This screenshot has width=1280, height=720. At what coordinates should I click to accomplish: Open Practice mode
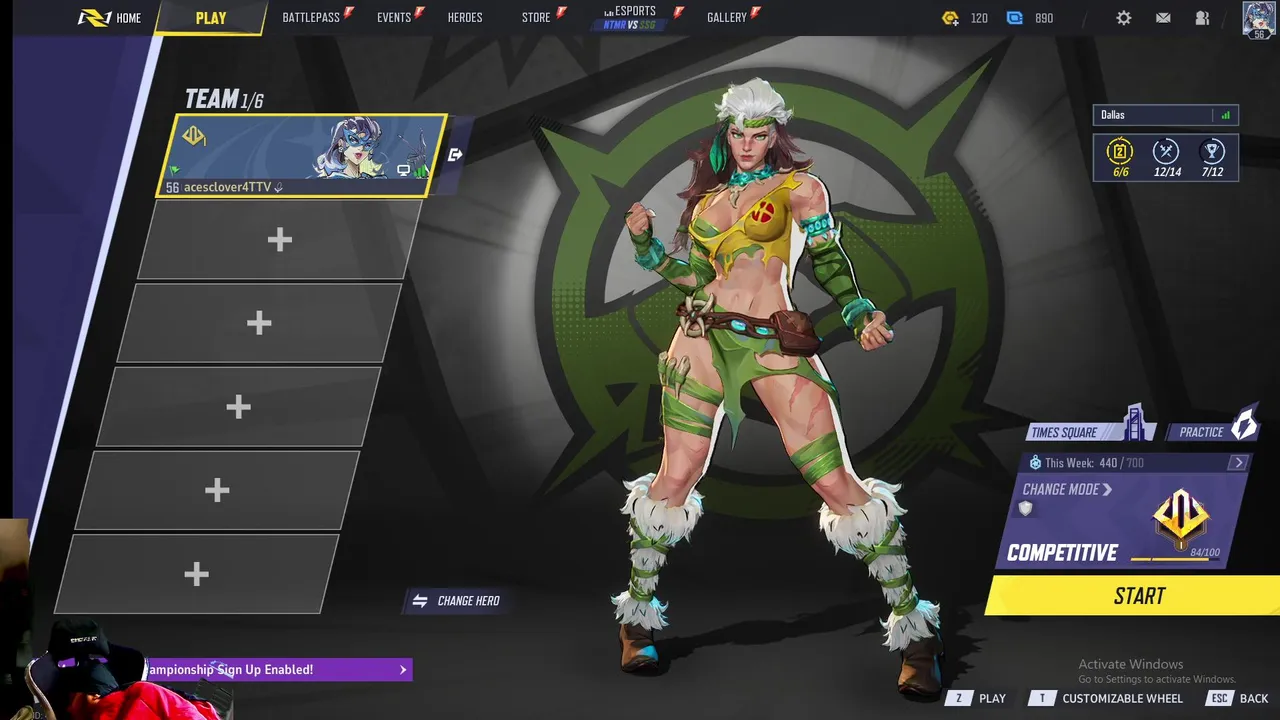pyautogui.click(x=1211, y=432)
